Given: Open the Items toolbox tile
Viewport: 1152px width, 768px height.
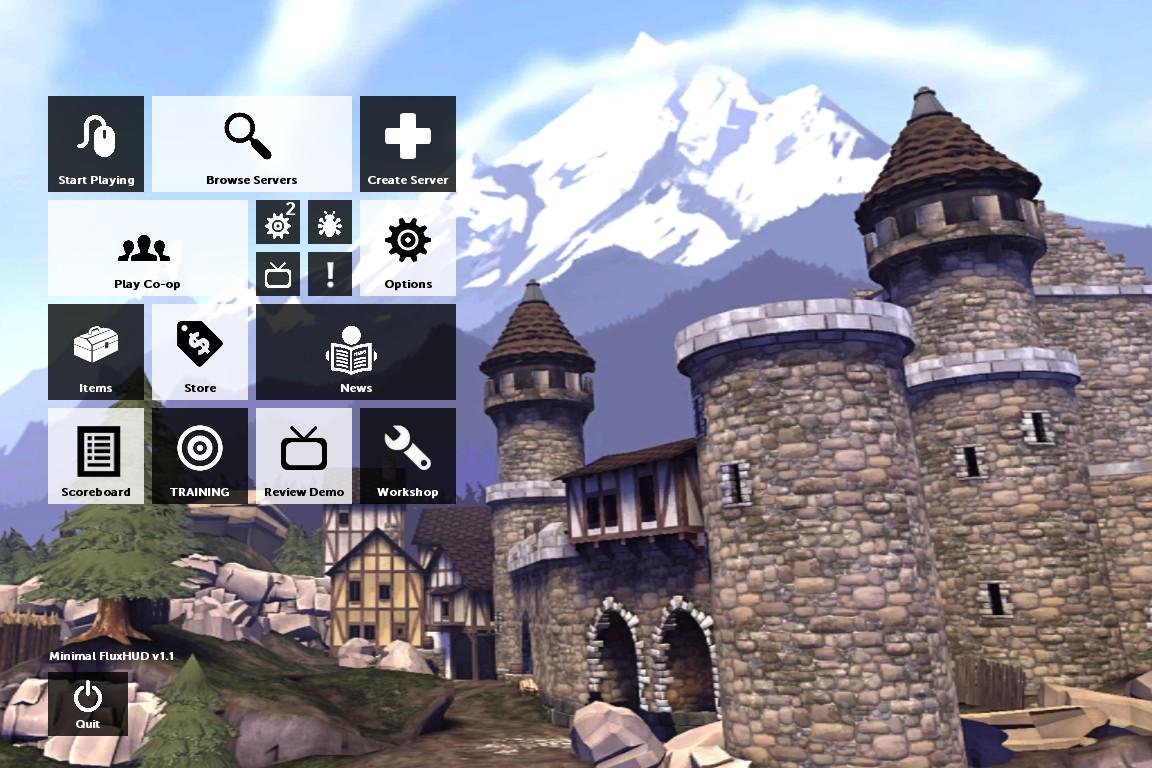Looking at the screenshot, I should tap(96, 352).
